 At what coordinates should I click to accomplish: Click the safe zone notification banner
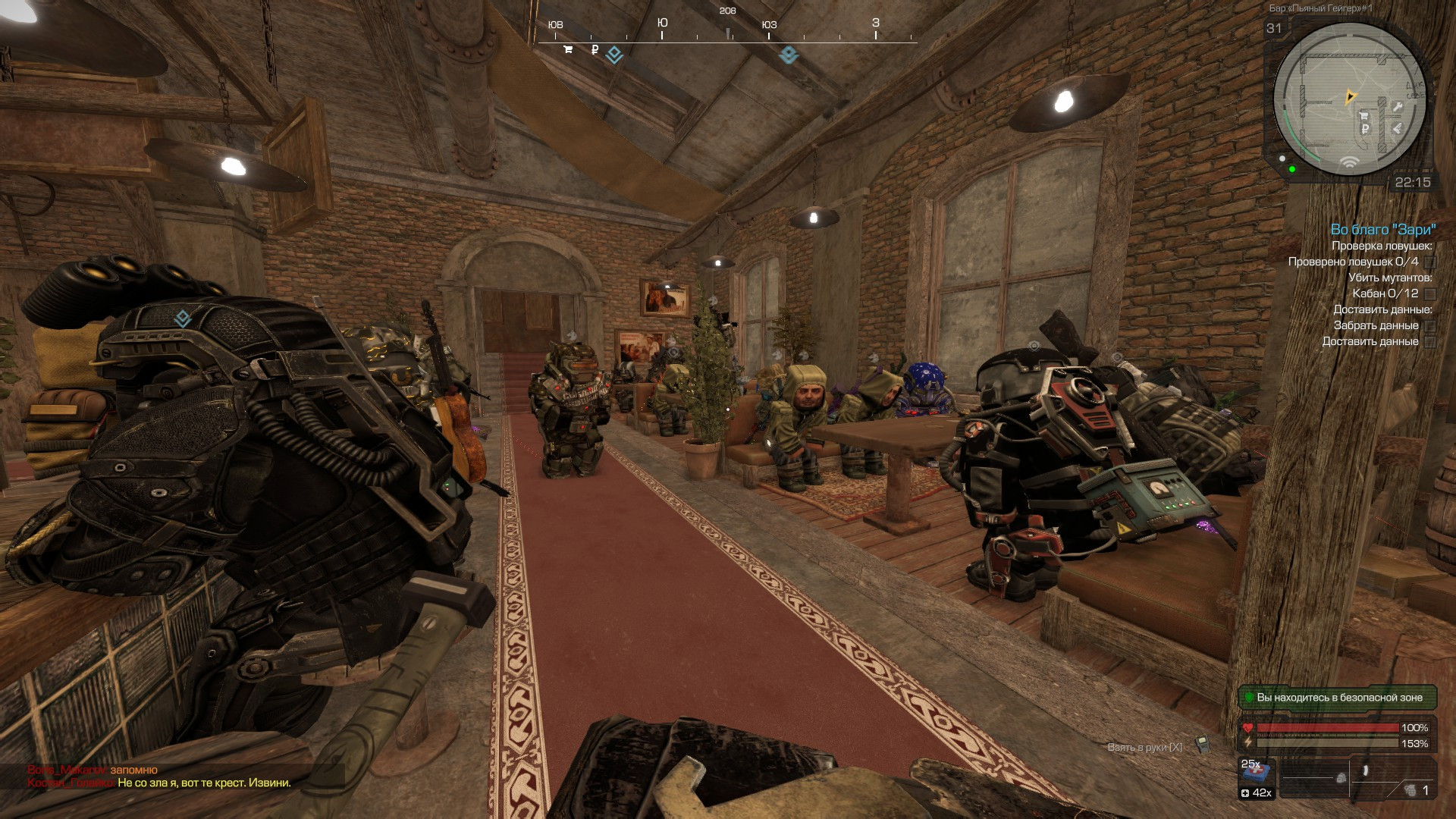tap(1338, 697)
